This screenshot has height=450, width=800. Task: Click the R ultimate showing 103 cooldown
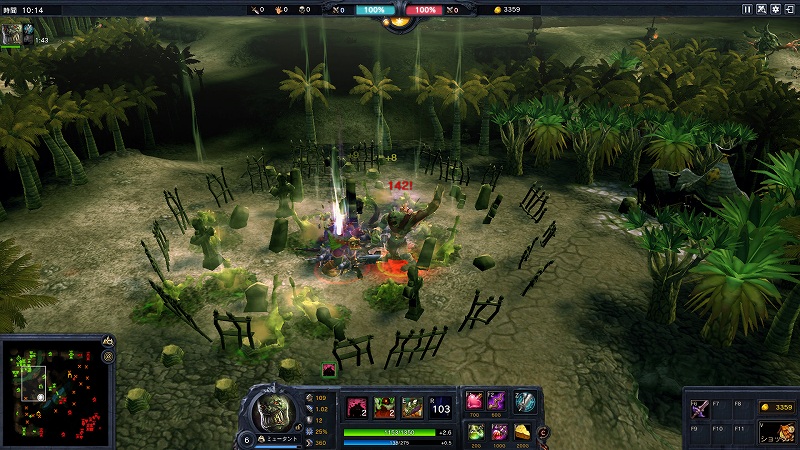440,406
